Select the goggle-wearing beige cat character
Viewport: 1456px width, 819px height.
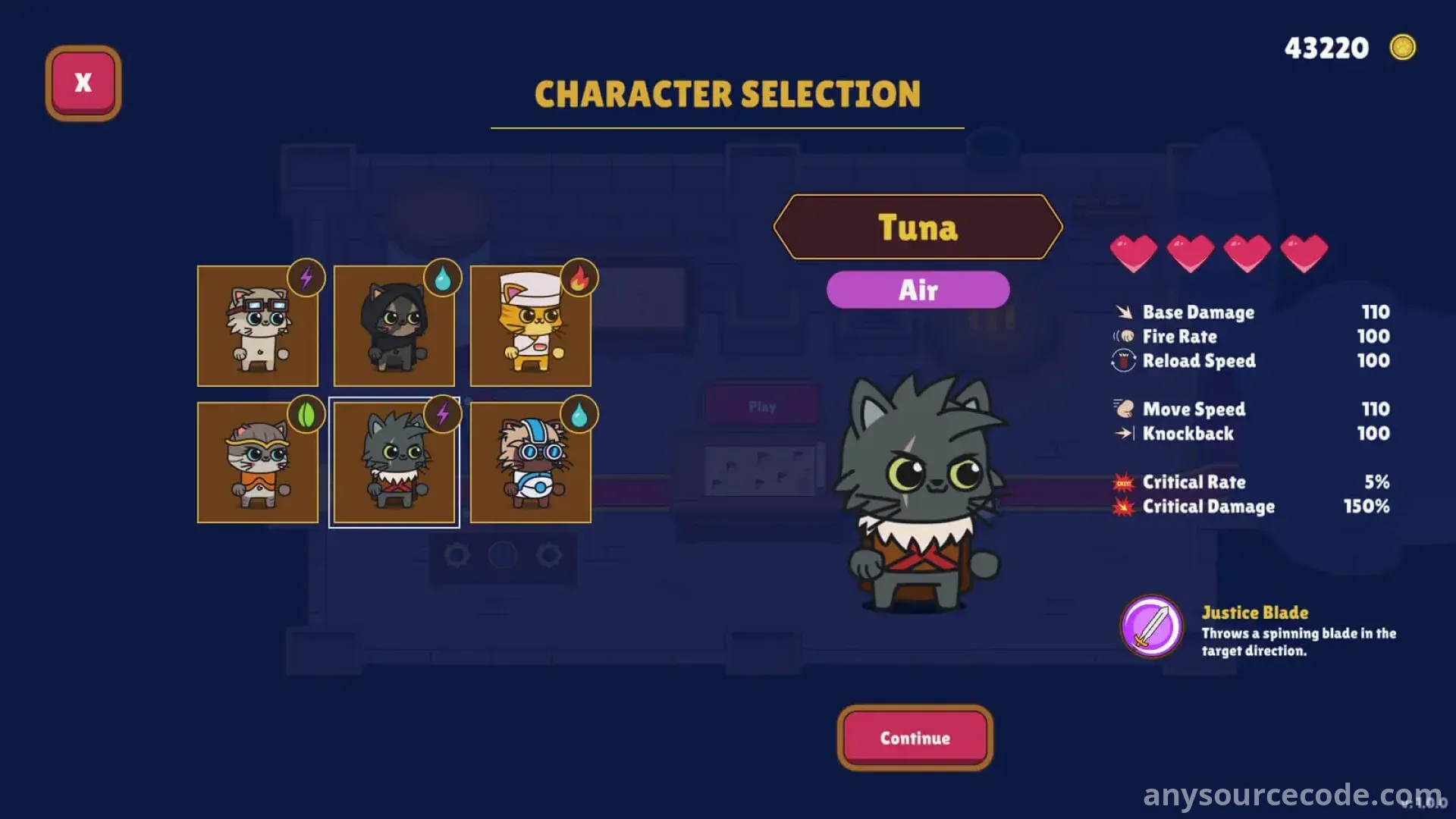coord(257,326)
